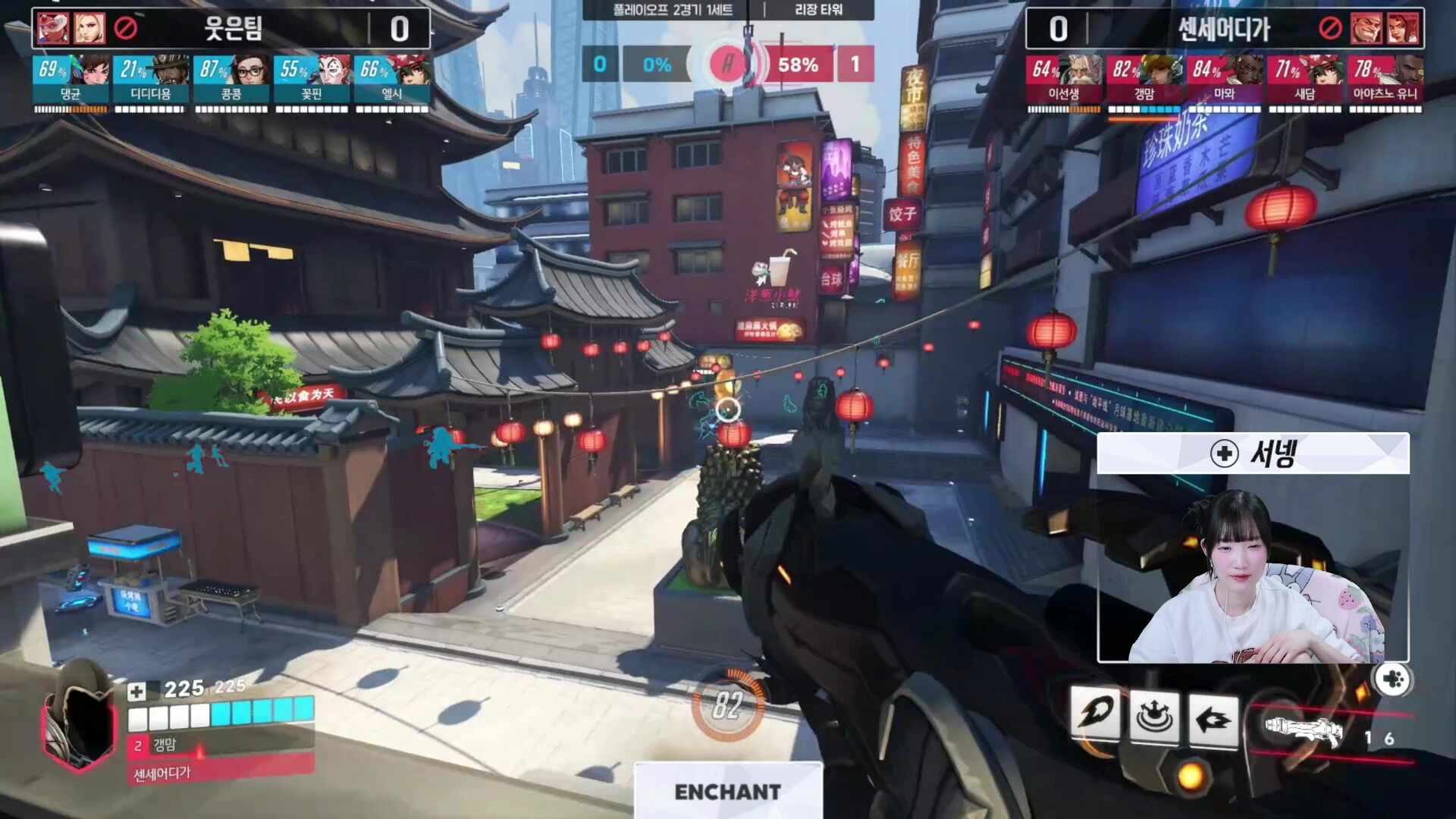Click the ENCHANT banner at the bottom
The height and width of the screenshot is (819, 1456).
tap(727, 791)
